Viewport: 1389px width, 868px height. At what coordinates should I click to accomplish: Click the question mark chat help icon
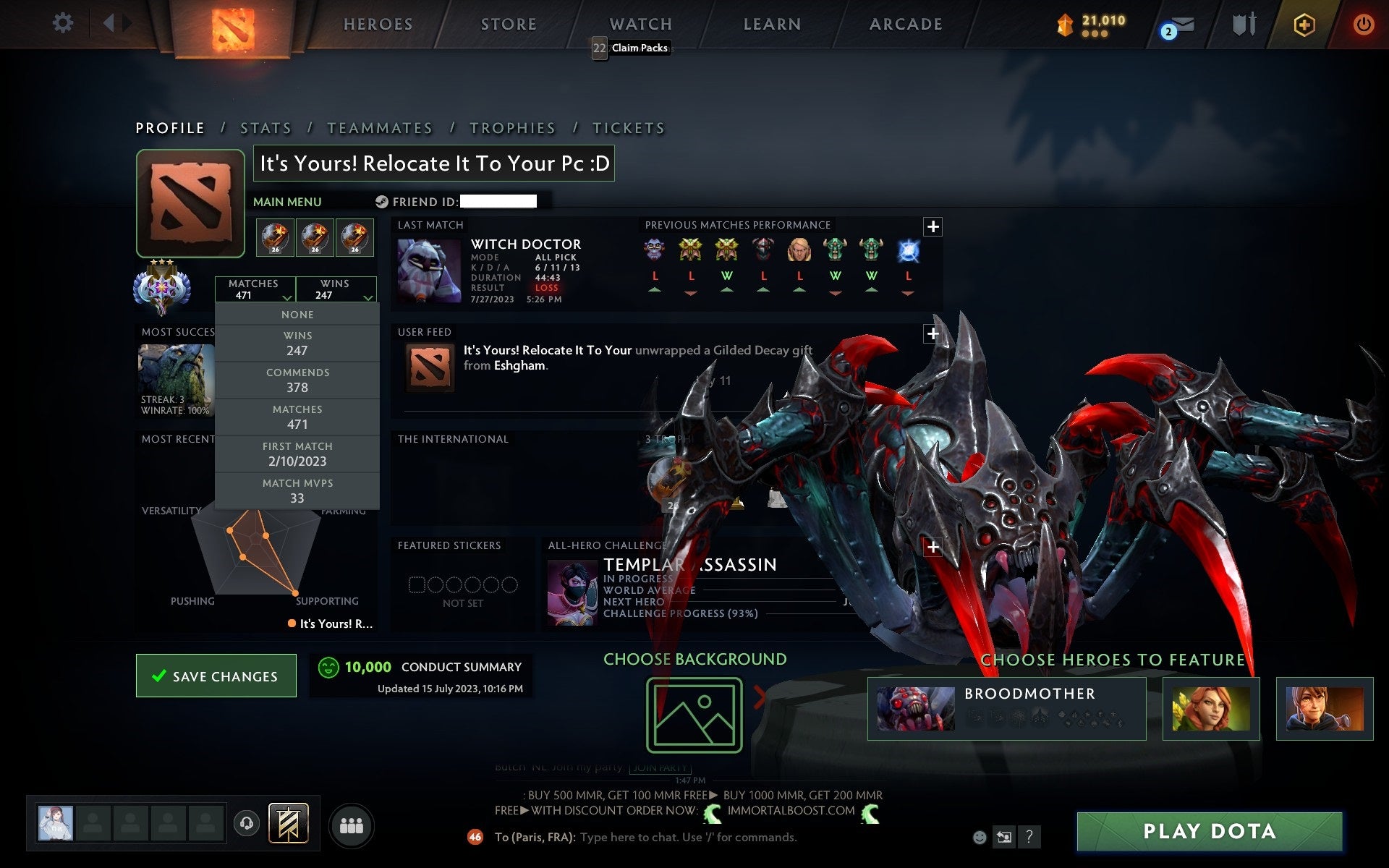pyautogui.click(x=1030, y=837)
